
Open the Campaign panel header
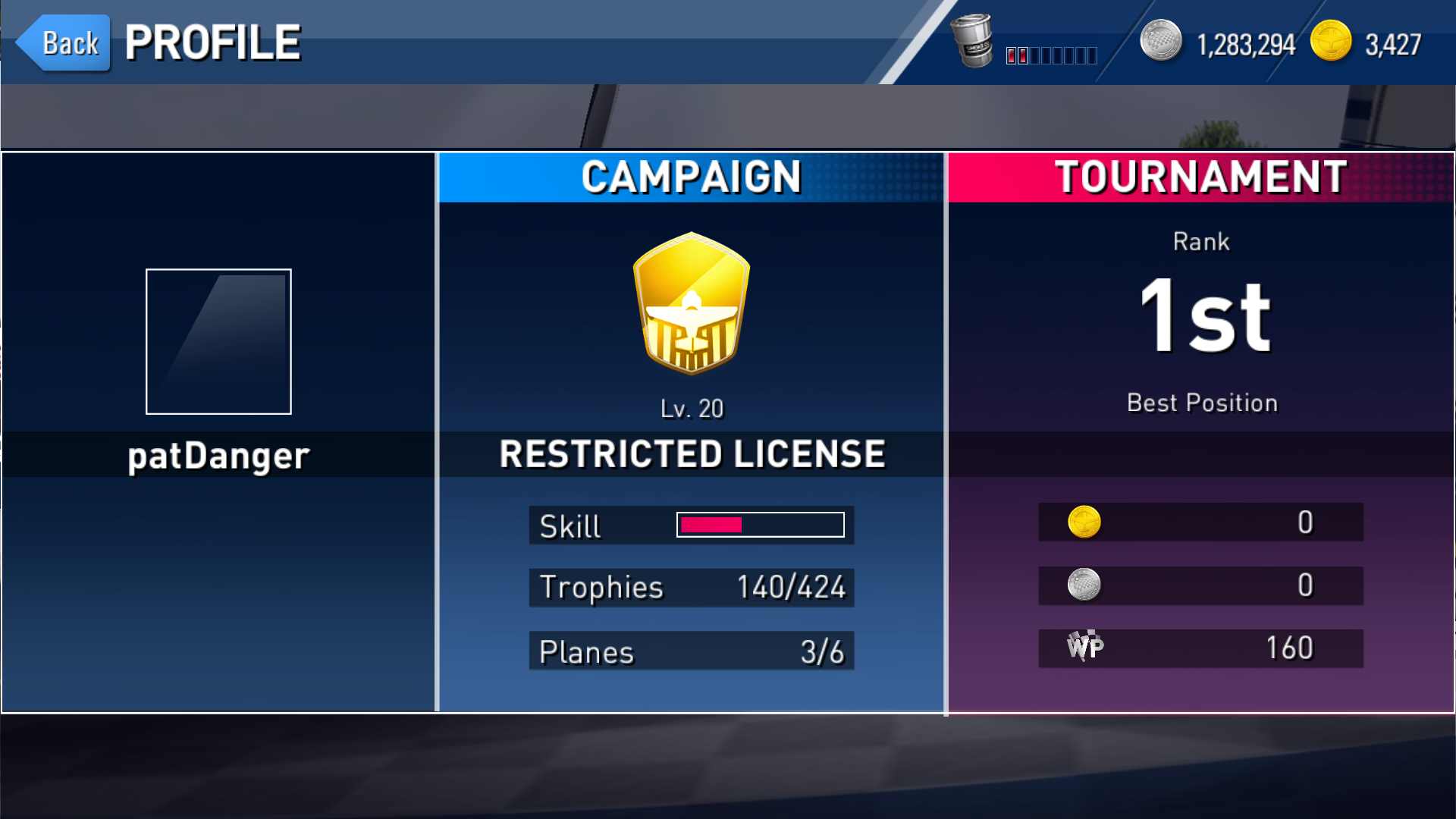pyautogui.click(x=691, y=177)
